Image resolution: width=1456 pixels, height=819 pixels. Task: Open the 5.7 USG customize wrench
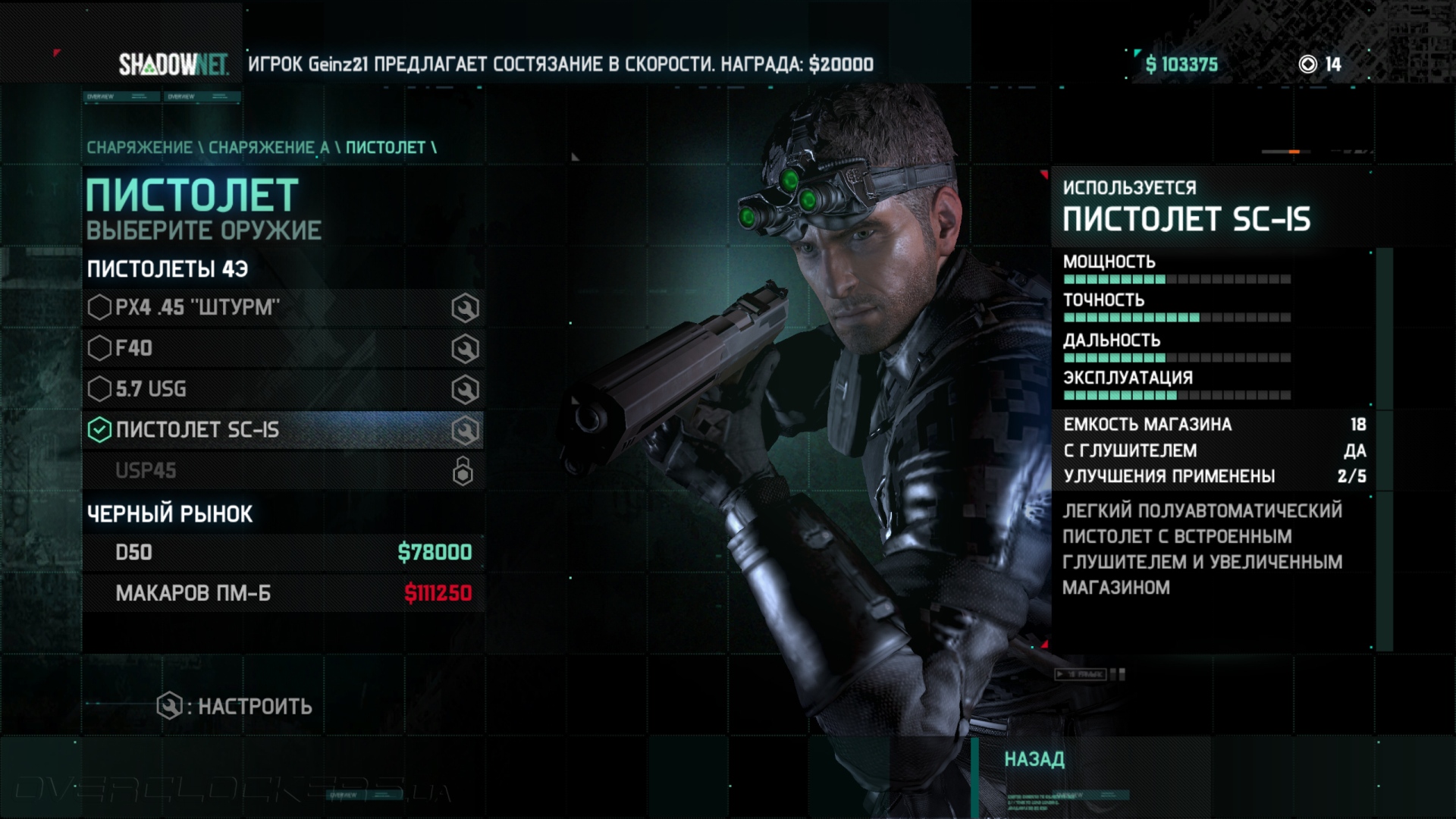tap(465, 391)
